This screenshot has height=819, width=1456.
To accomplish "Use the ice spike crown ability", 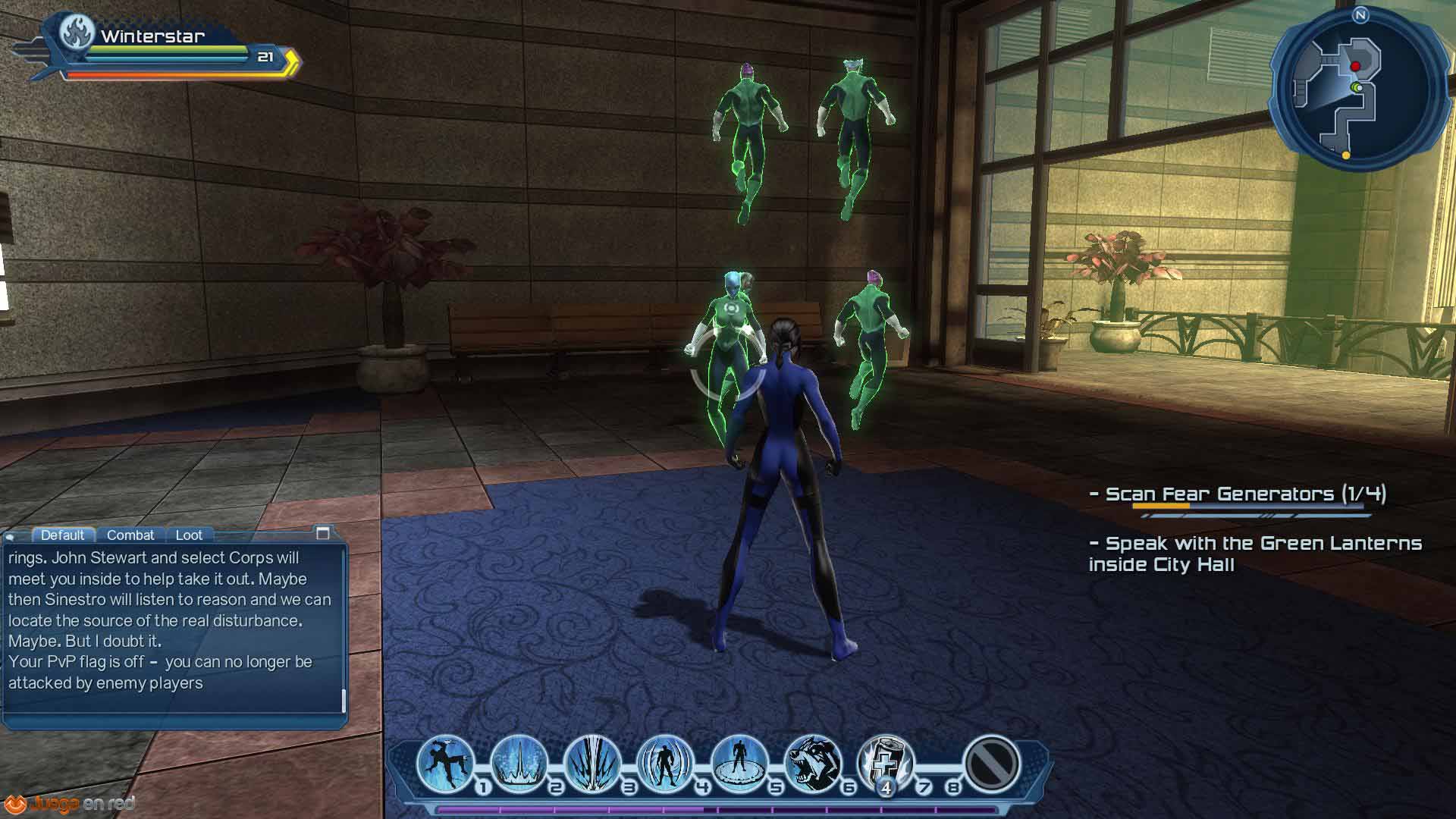I will [518, 763].
